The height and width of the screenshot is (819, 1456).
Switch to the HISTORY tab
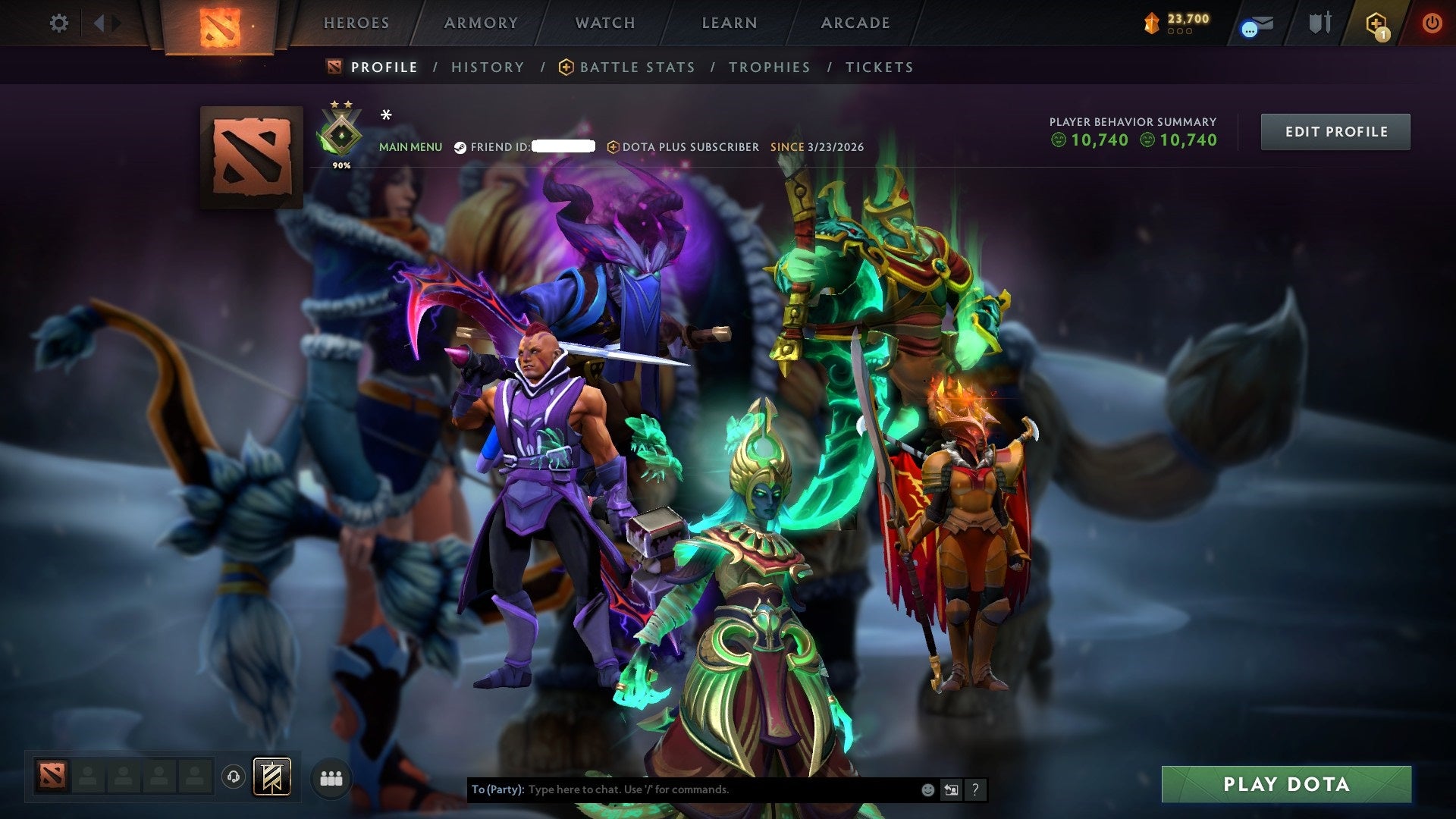point(487,67)
